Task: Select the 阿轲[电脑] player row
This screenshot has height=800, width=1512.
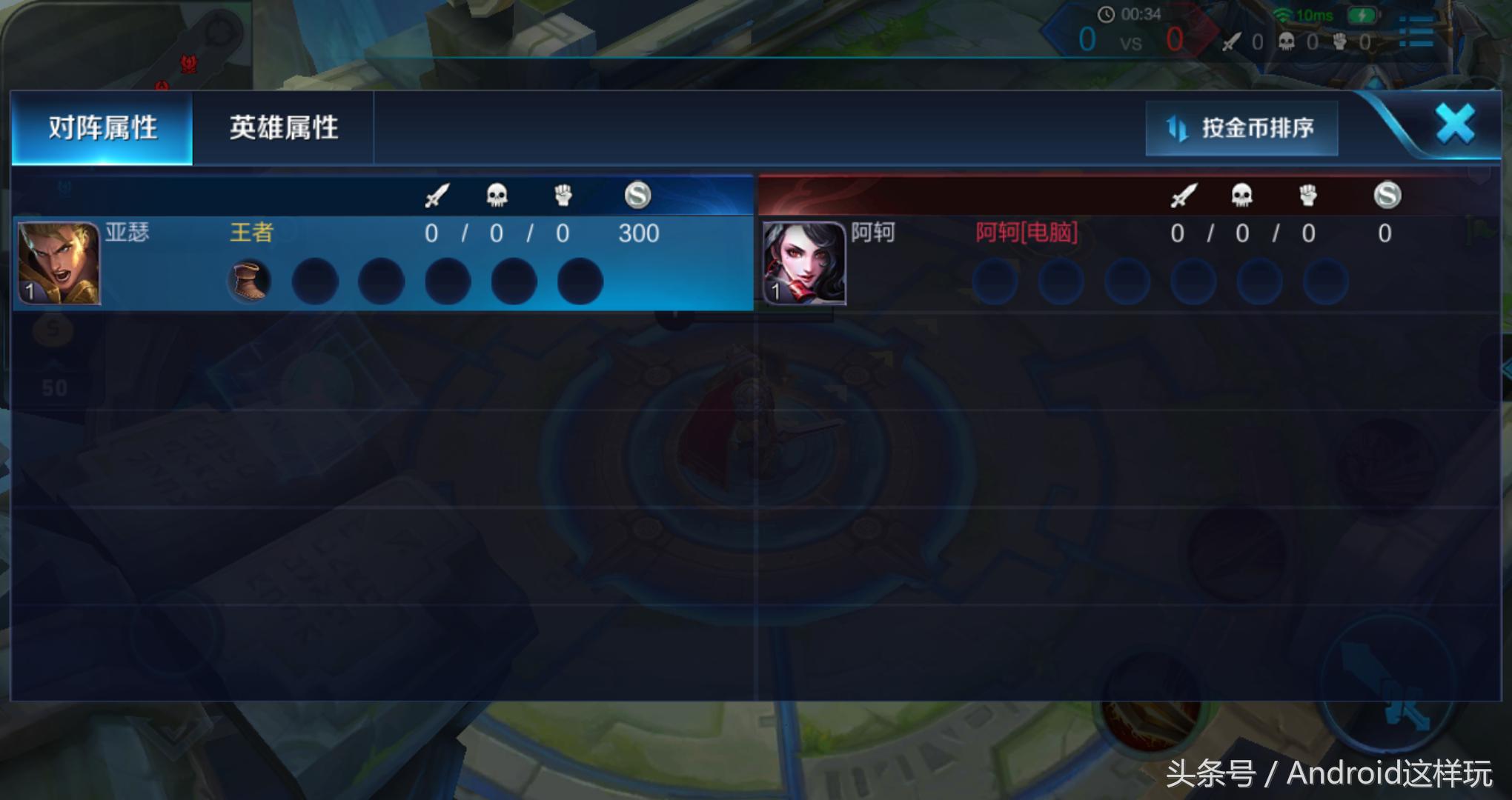Action: (x=1127, y=263)
